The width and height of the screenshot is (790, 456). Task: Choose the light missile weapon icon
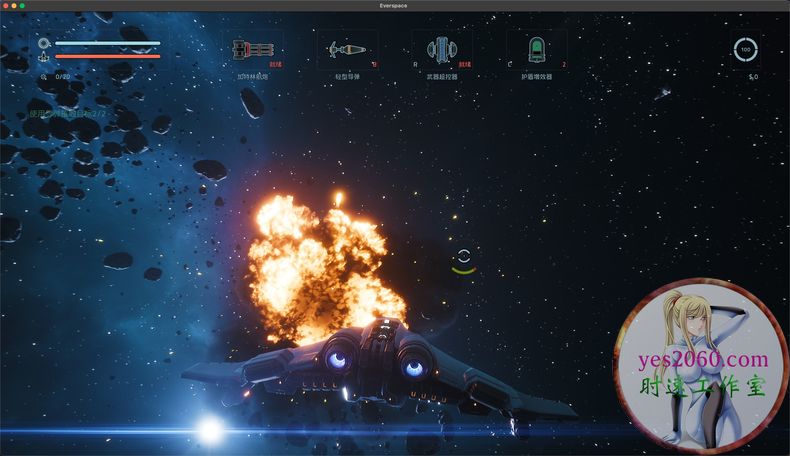[x=346, y=49]
